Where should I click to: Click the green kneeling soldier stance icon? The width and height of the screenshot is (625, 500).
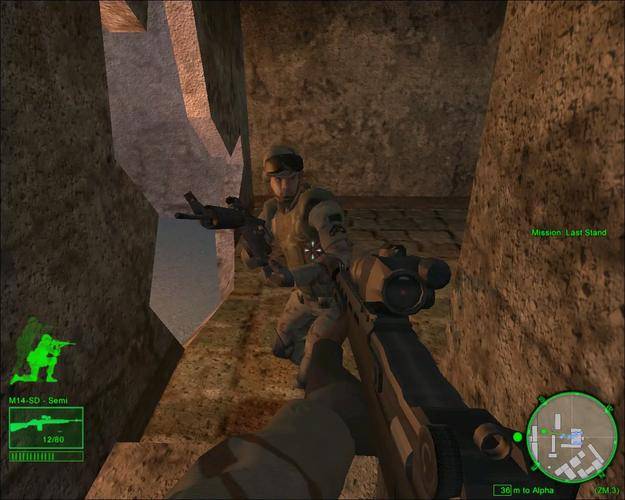click(x=43, y=351)
